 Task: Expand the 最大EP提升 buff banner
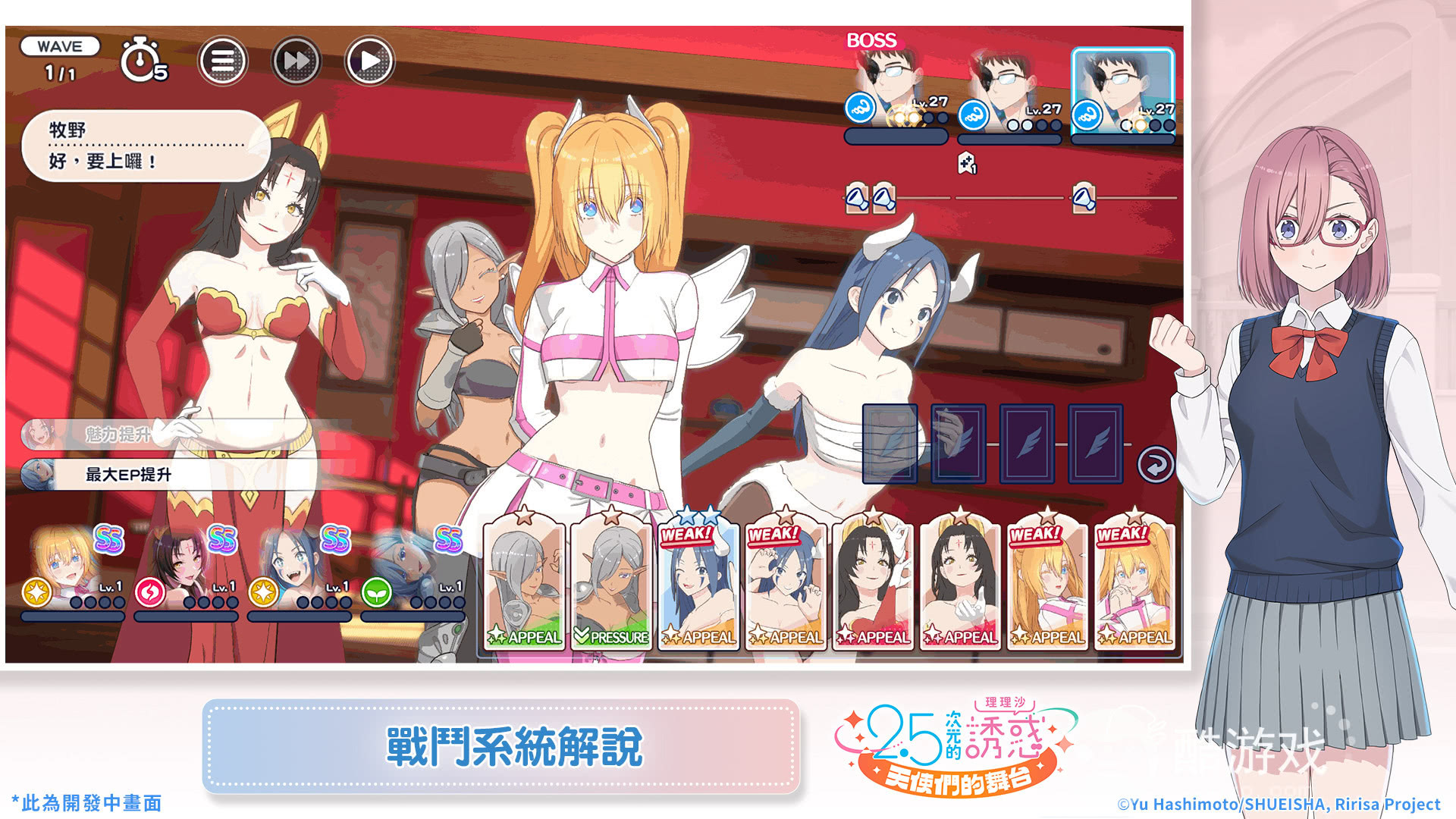point(125,475)
